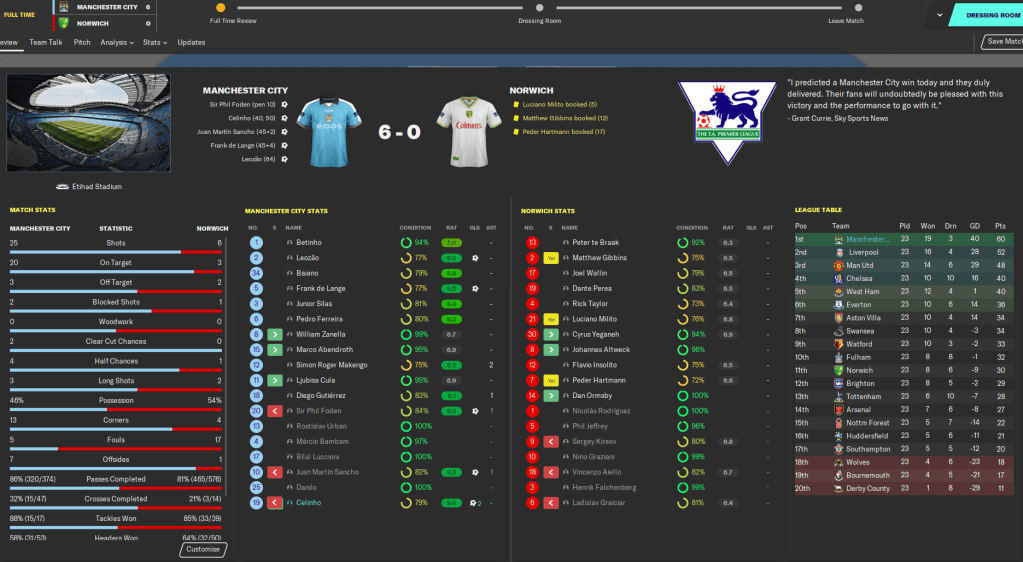Image resolution: width=1023 pixels, height=562 pixels.
Task: Expand the chevron beside Dressing Room
Action: [939, 15]
